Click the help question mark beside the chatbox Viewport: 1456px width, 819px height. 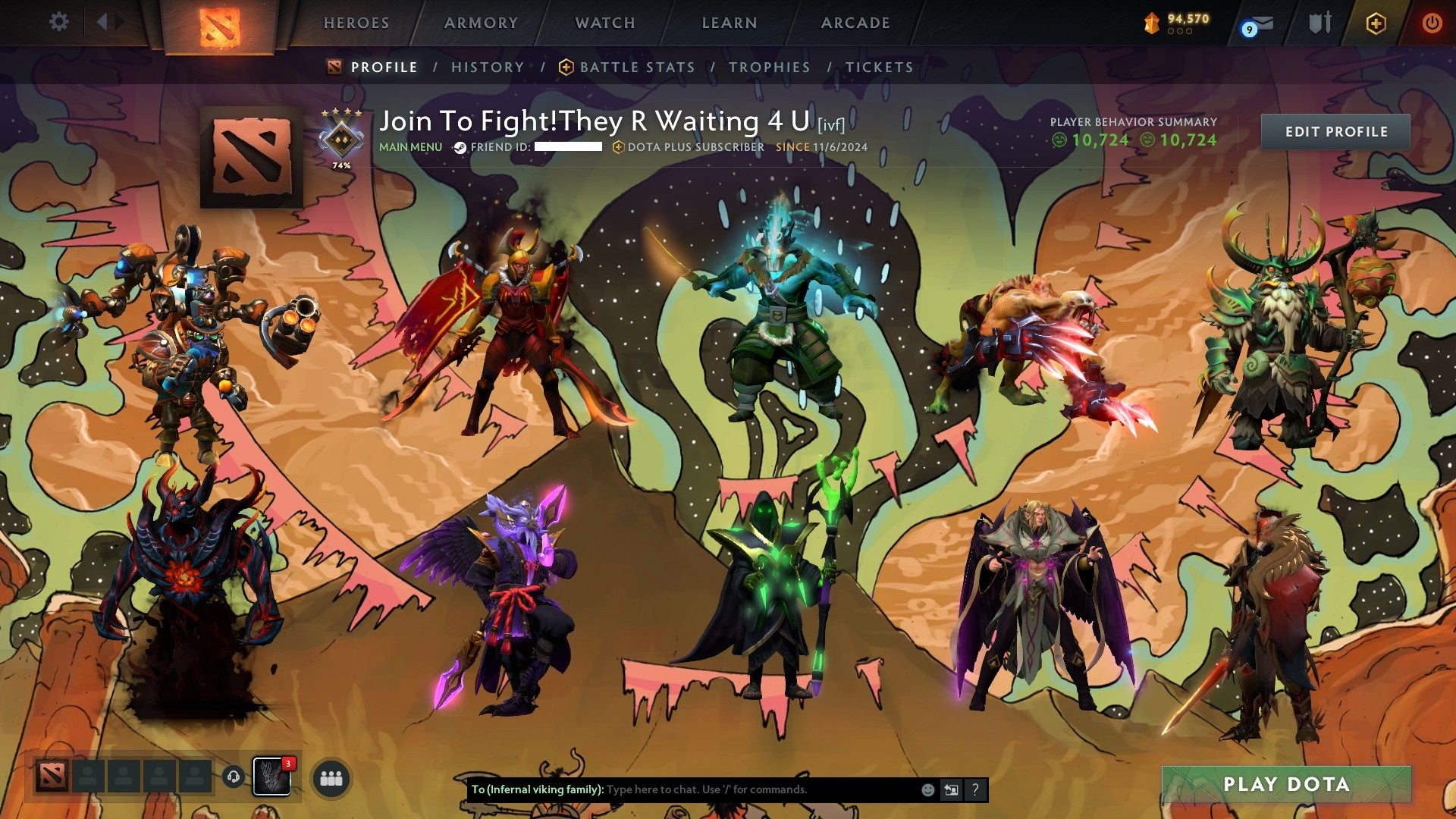974,789
